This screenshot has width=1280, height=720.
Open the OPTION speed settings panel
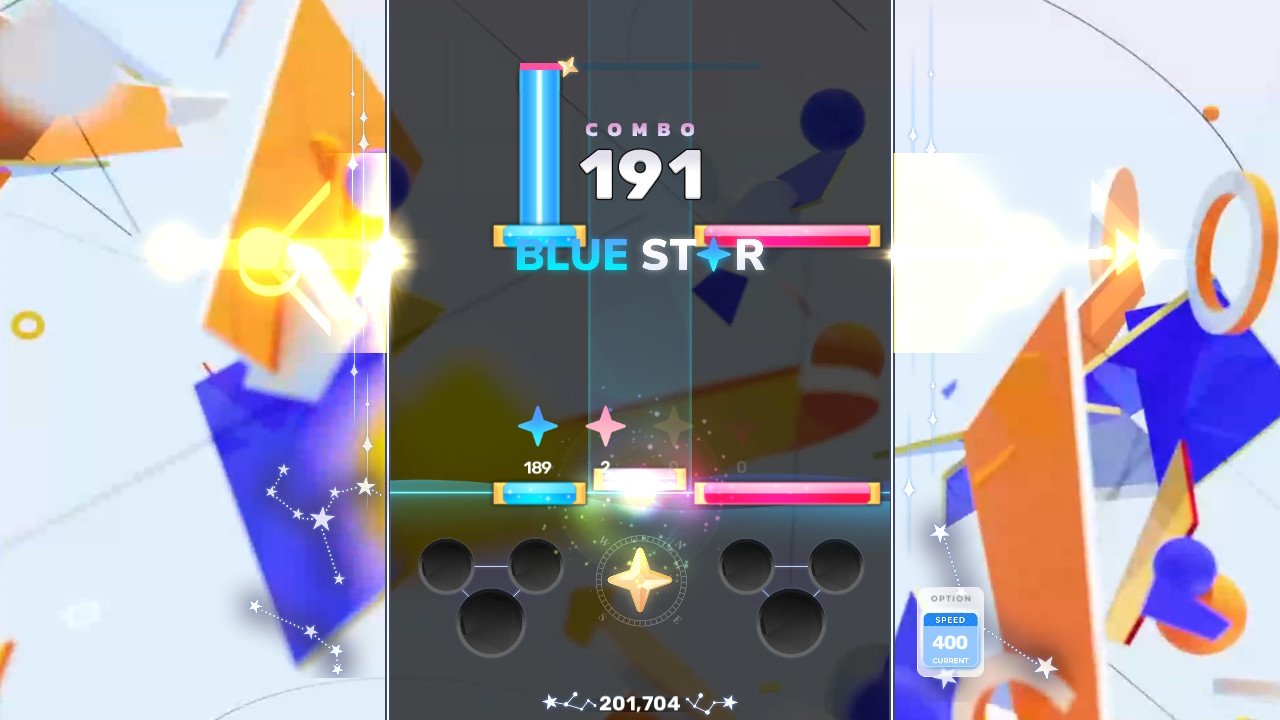pyautogui.click(x=949, y=597)
